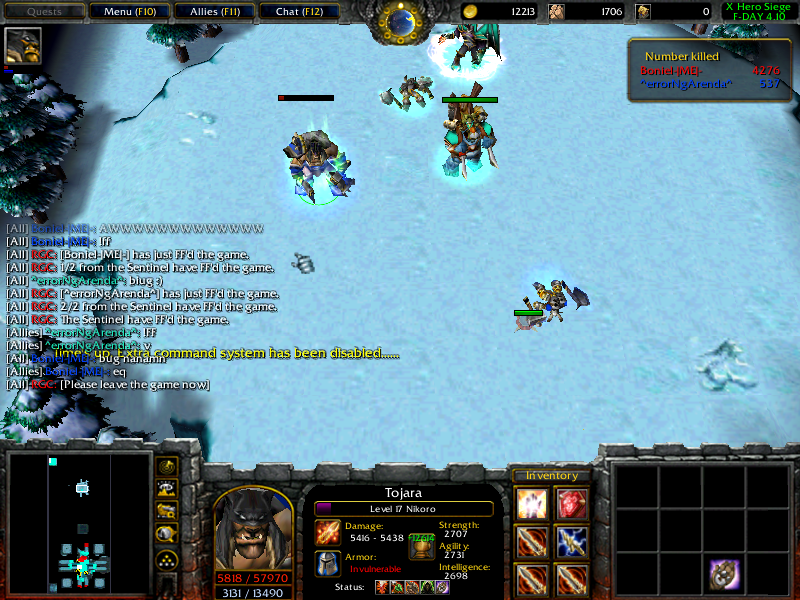Image resolution: width=800 pixels, height=600 pixels.
Task: Toggle minimap ally color mode button
Action: coord(167,511)
